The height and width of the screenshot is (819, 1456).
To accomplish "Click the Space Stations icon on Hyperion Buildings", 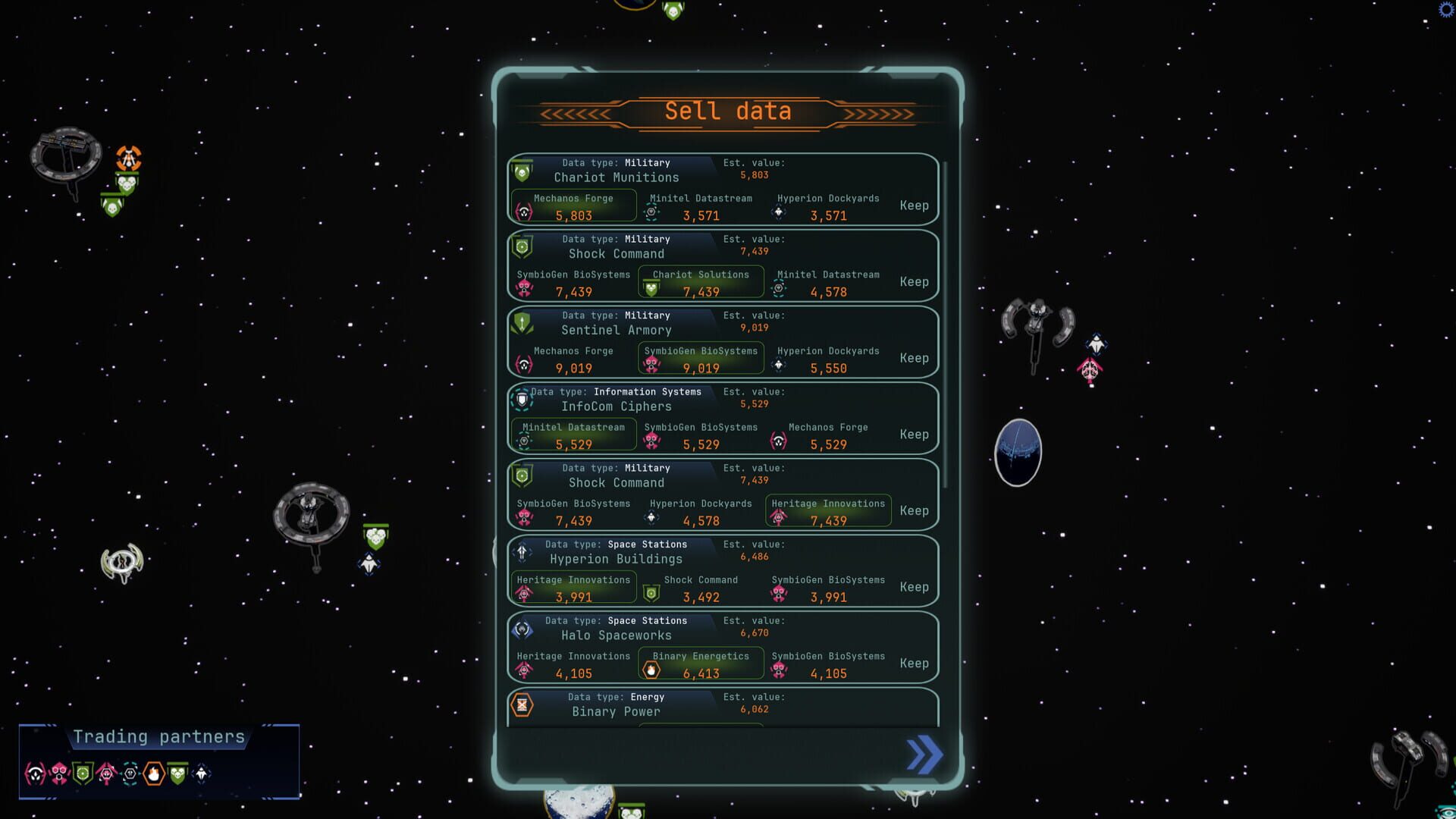I will pyautogui.click(x=522, y=552).
